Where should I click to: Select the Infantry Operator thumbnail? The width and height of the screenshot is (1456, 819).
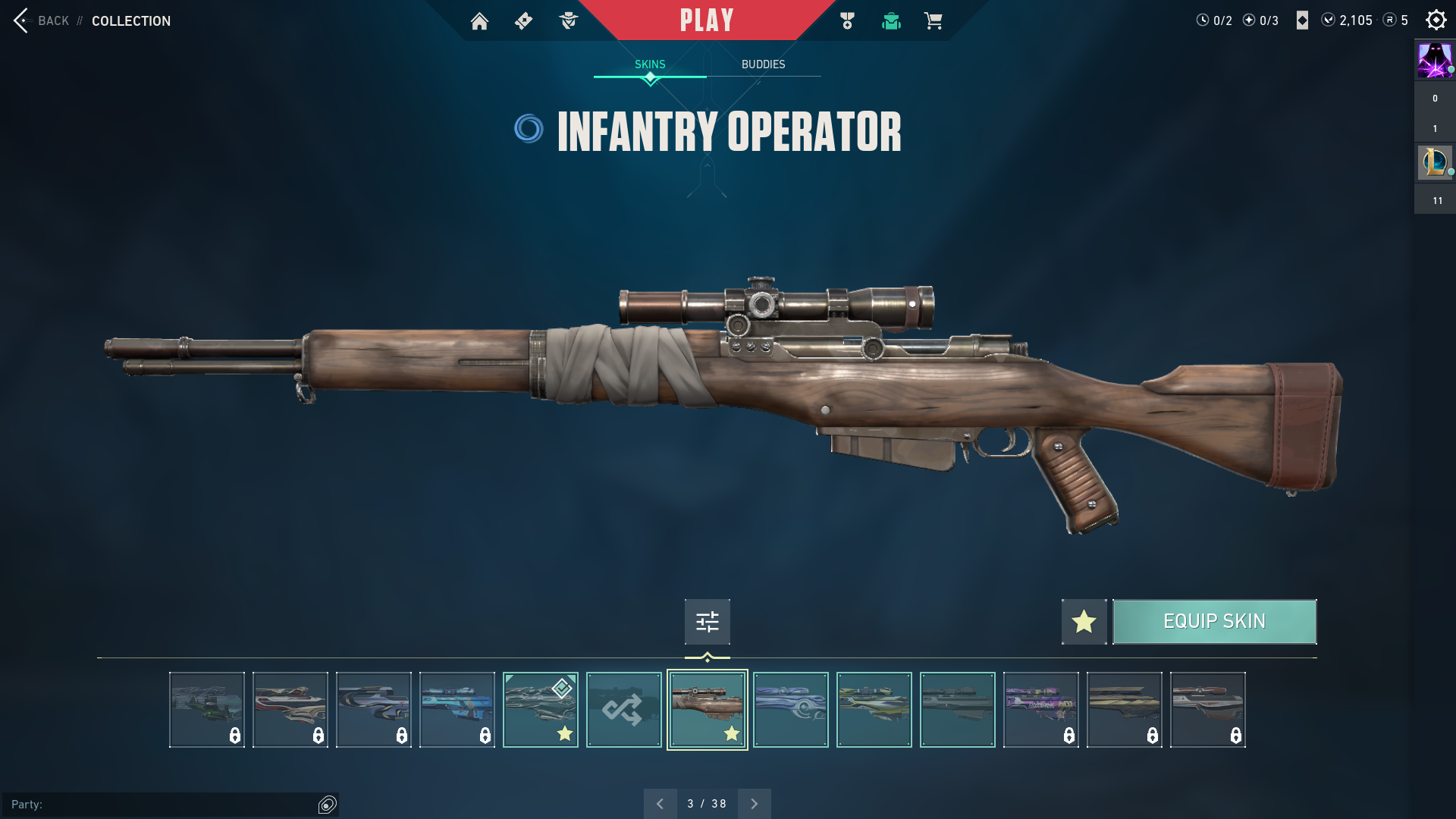coord(707,710)
